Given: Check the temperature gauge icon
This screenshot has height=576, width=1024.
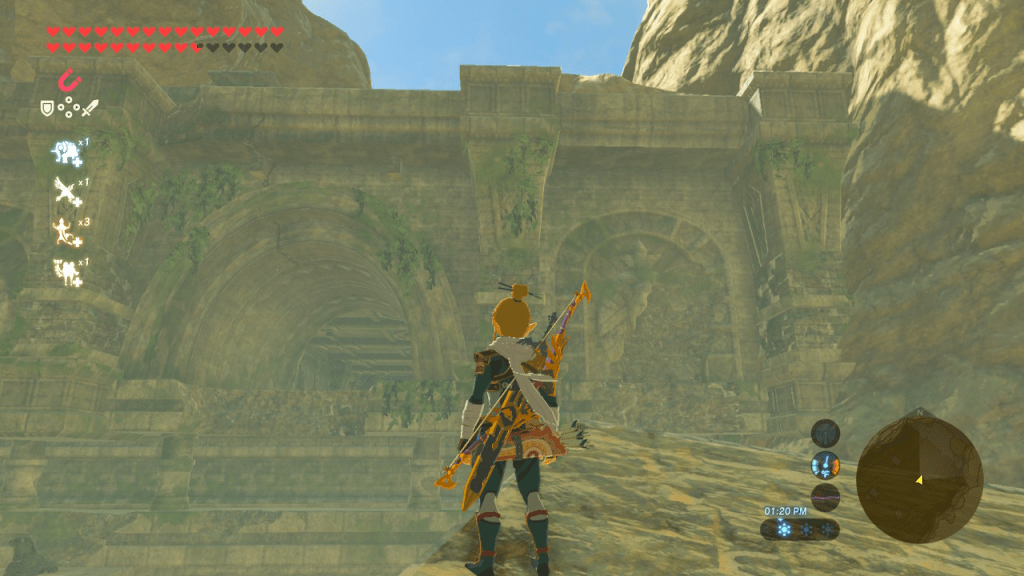Looking at the screenshot, I should coord(825,465).
